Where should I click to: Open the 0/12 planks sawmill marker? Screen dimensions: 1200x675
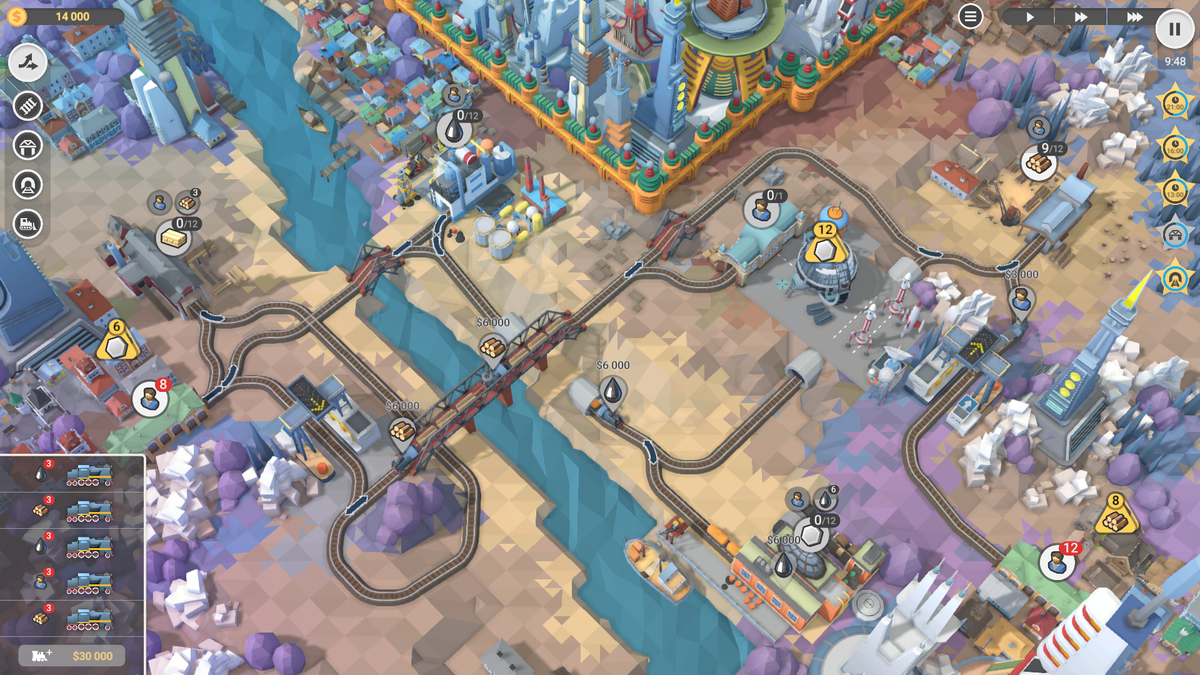tap(175, 237)
